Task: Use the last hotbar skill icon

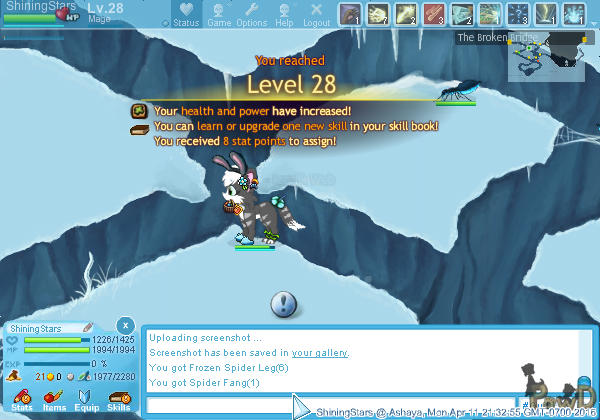Action: pyautogui.click(x=574, y=14)
